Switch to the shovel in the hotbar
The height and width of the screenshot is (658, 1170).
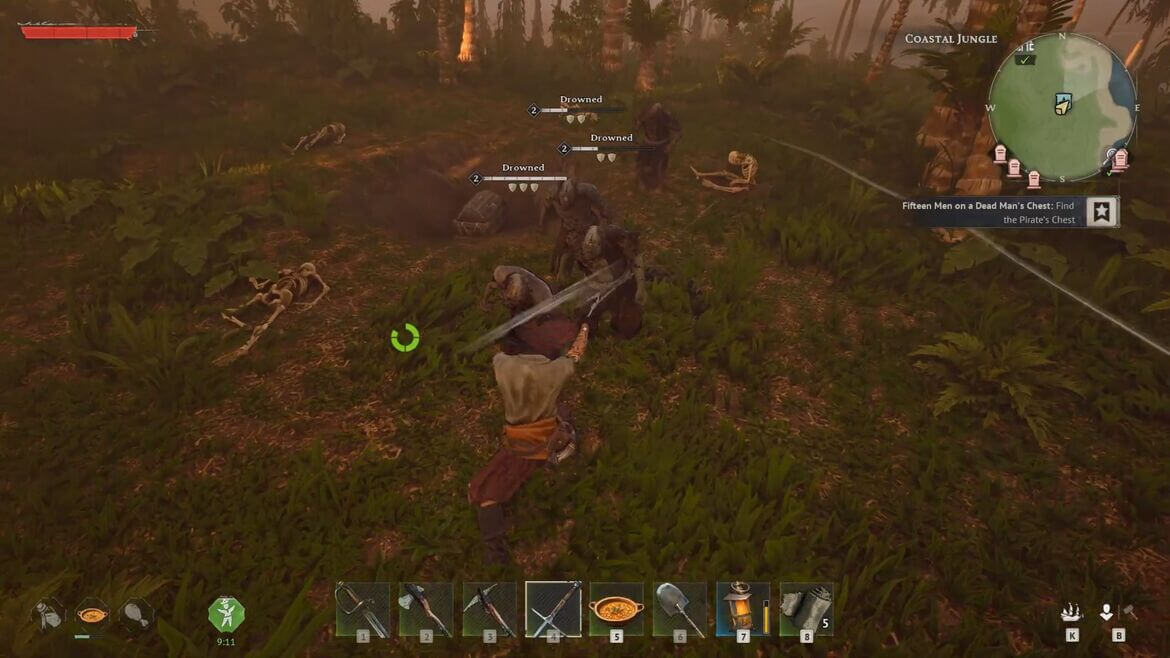[x=680, y=609]
